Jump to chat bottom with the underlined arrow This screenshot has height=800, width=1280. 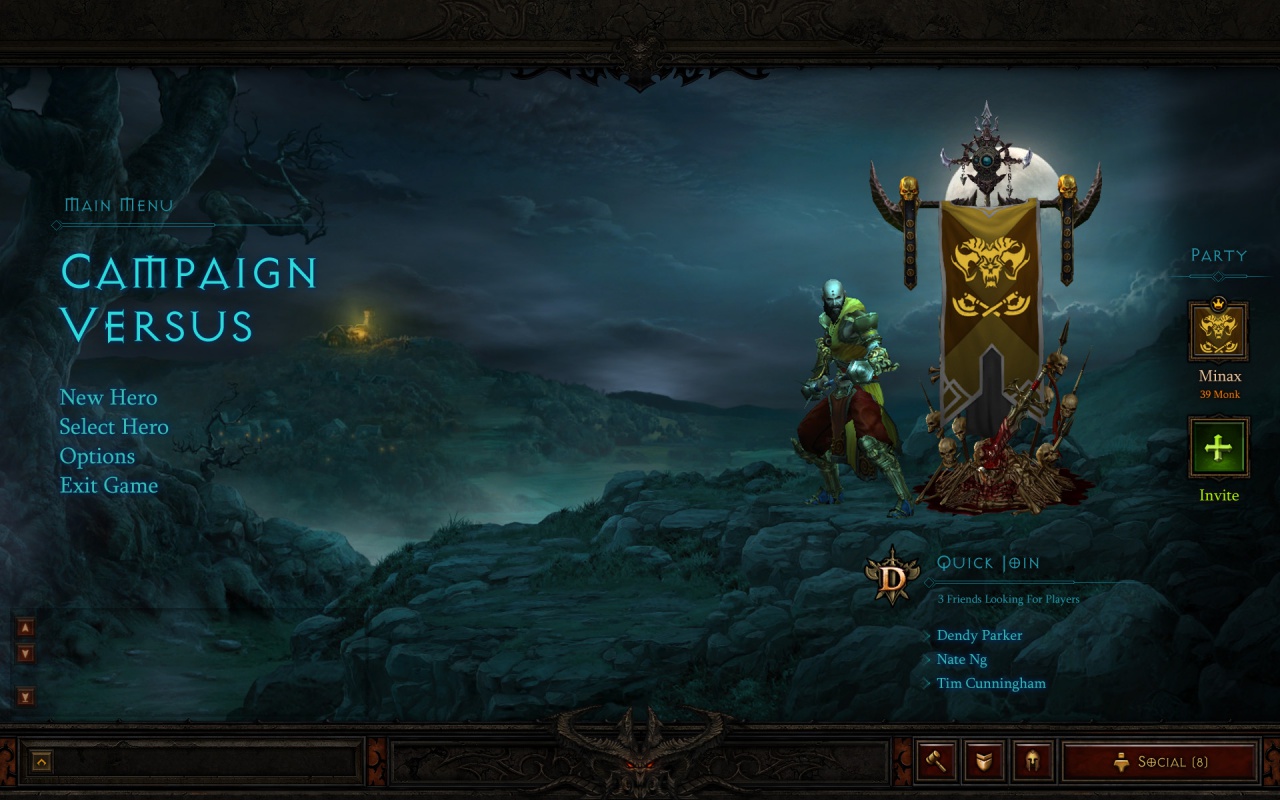pyautogui.click(x=26, y=697)
